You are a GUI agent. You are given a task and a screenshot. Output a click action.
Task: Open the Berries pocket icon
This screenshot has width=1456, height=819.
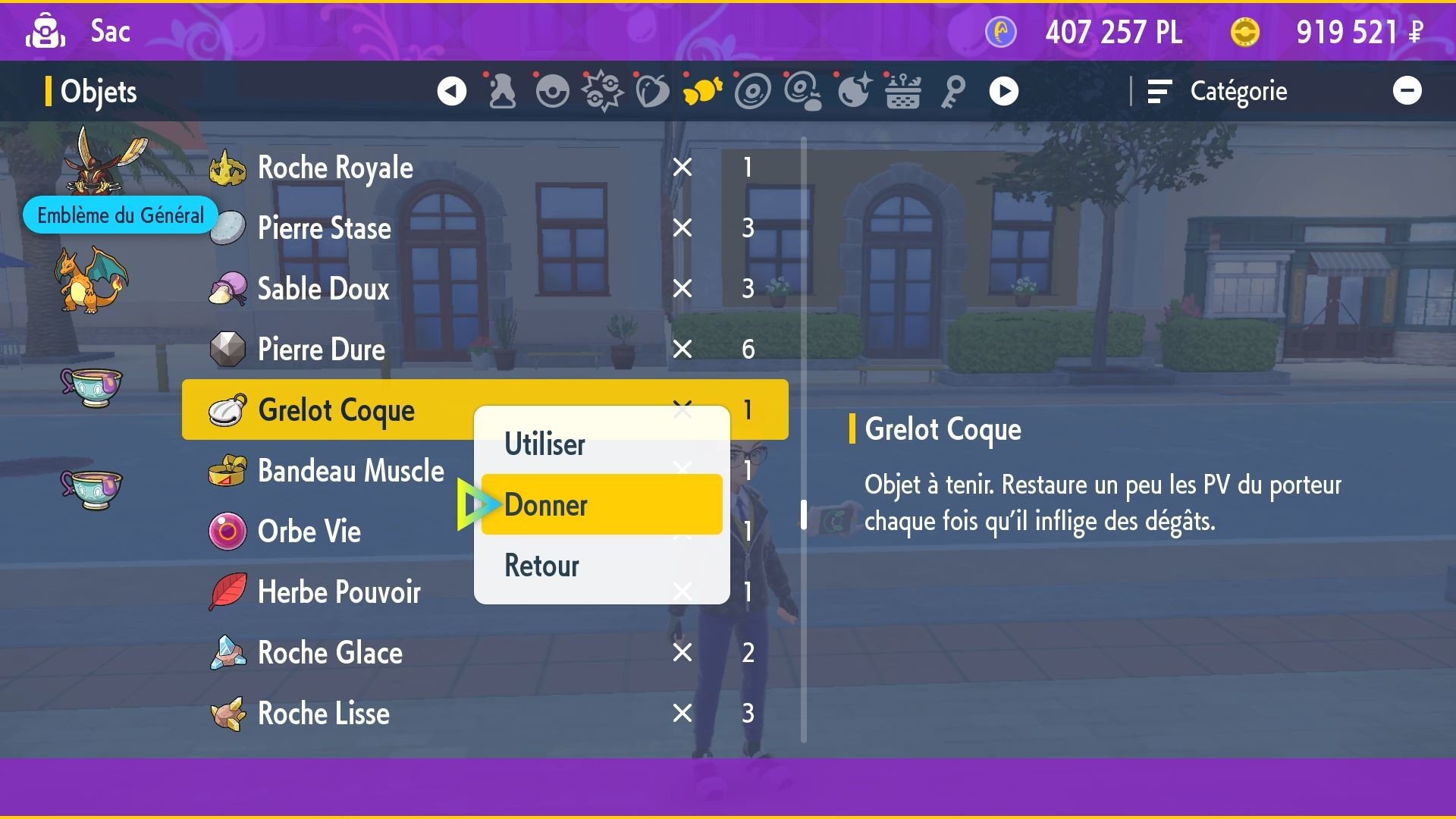652,91
